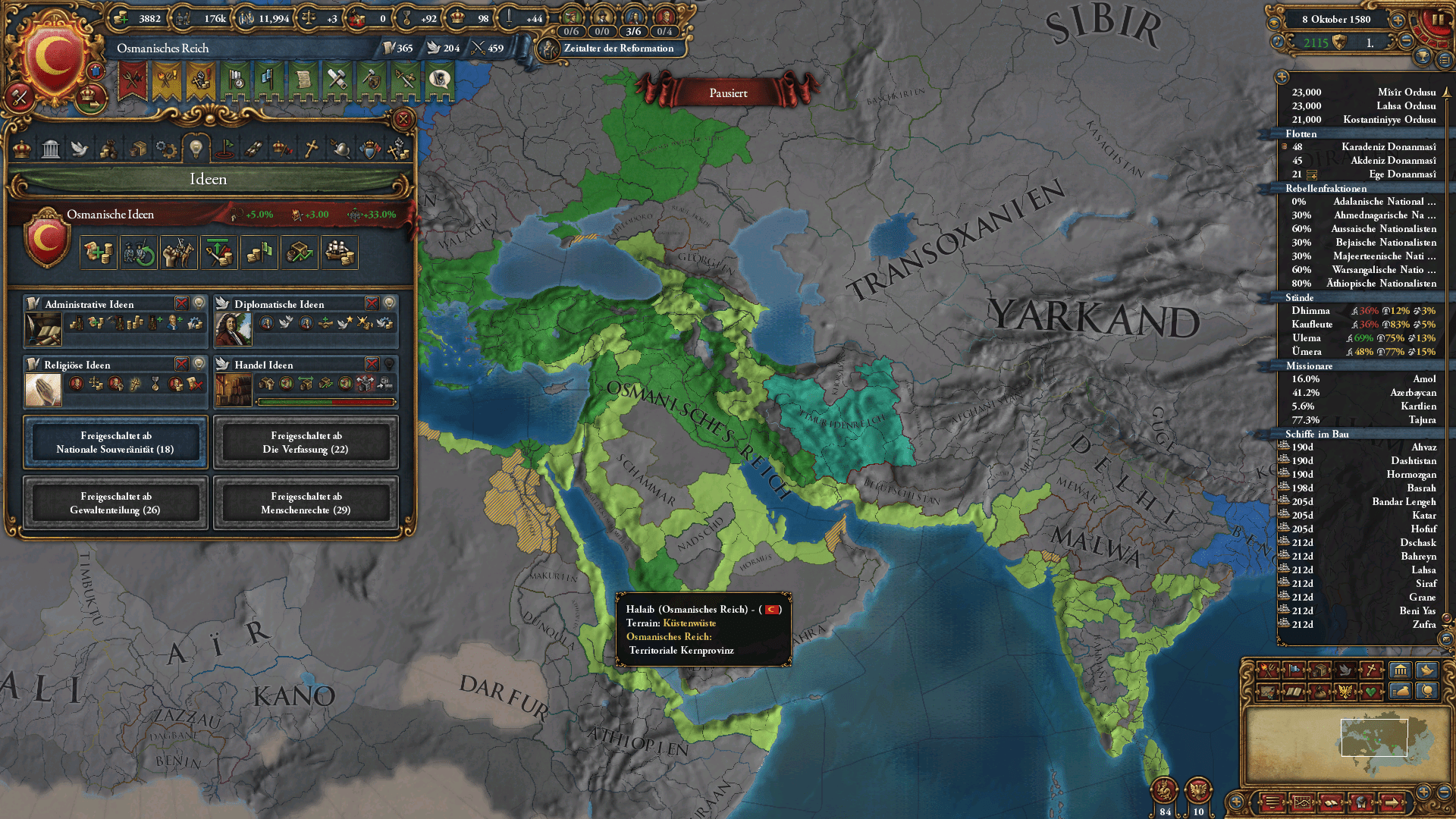Open the Religion tab cross icon
The height and width of the screenshot is (819, 1456).
point(311,149)
